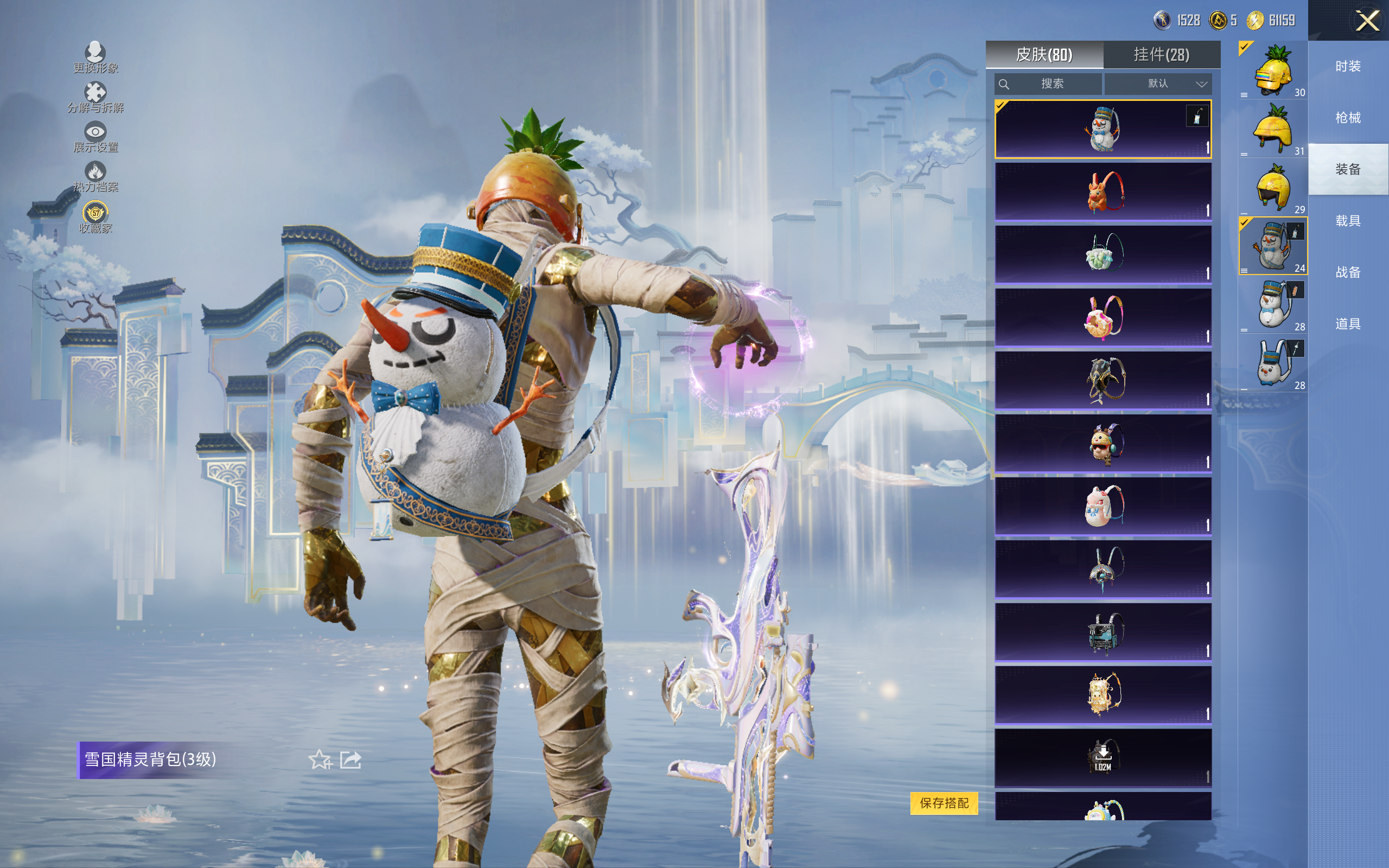Select the 时装 outfit category
The width and height of the screenshot is (1389, 868).
coord(1348,67)
